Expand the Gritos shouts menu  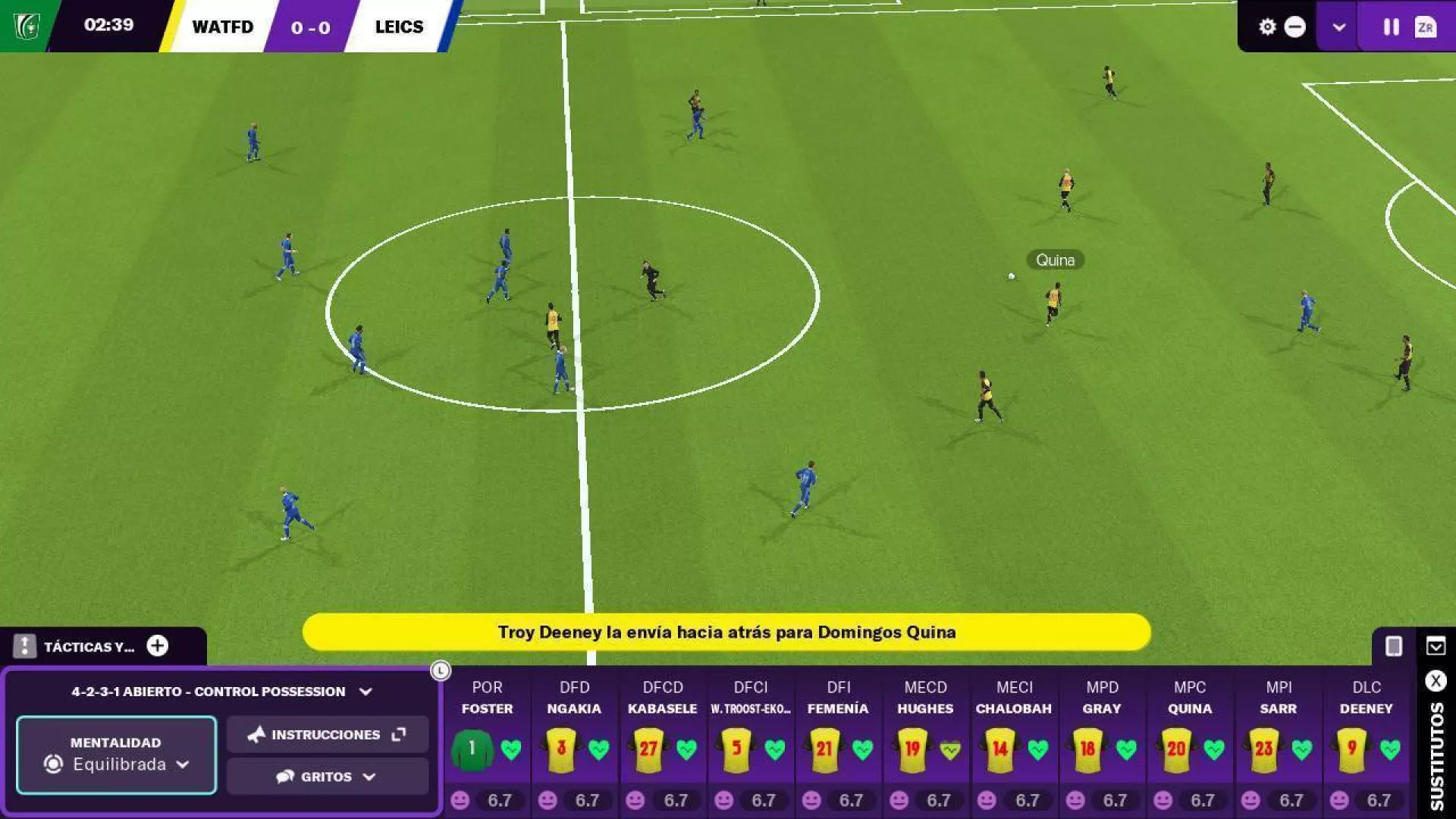[327, 777]
